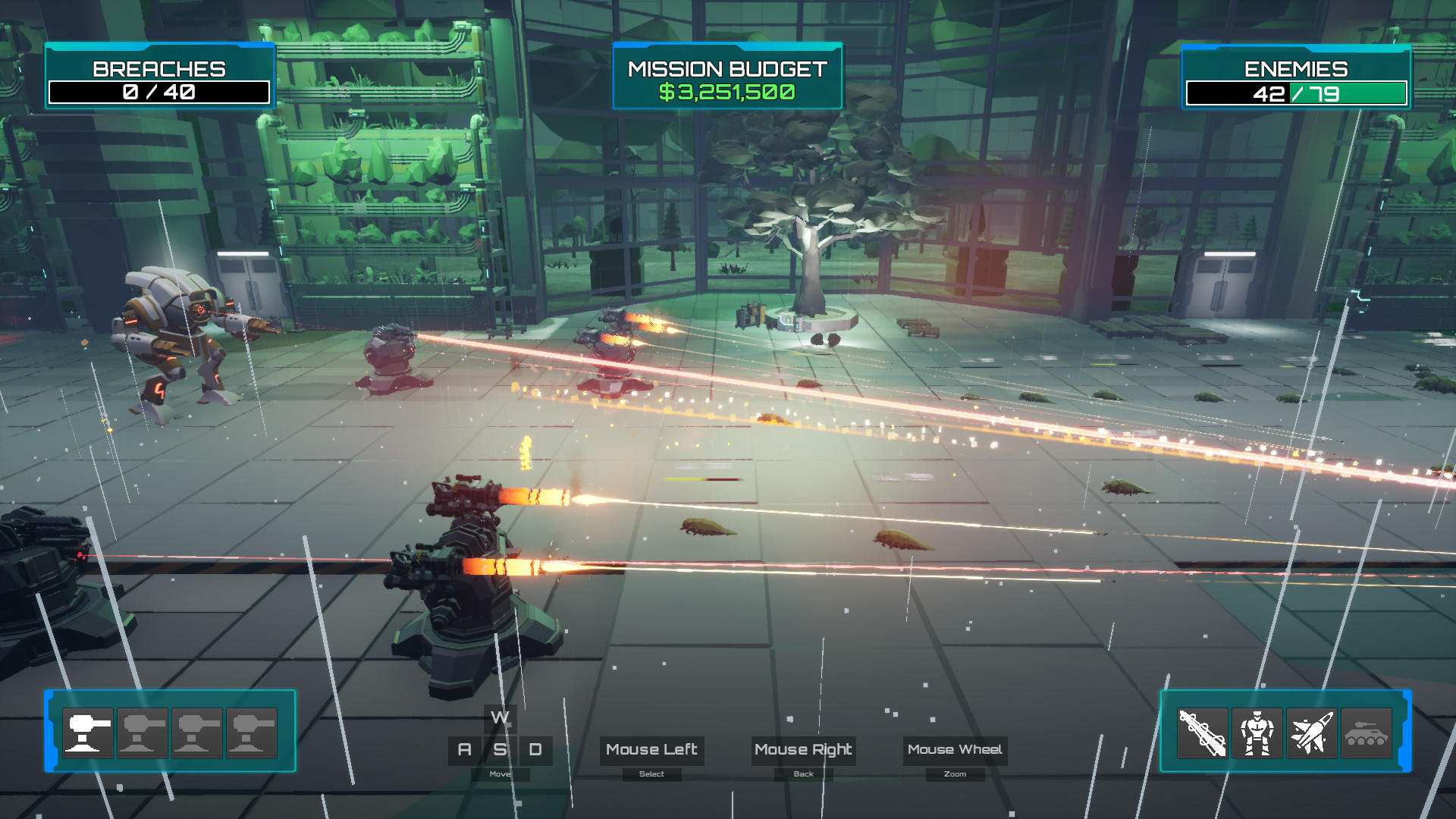Click the Mouse Left Select hint
1456x819 pixels.
(651, 750)
